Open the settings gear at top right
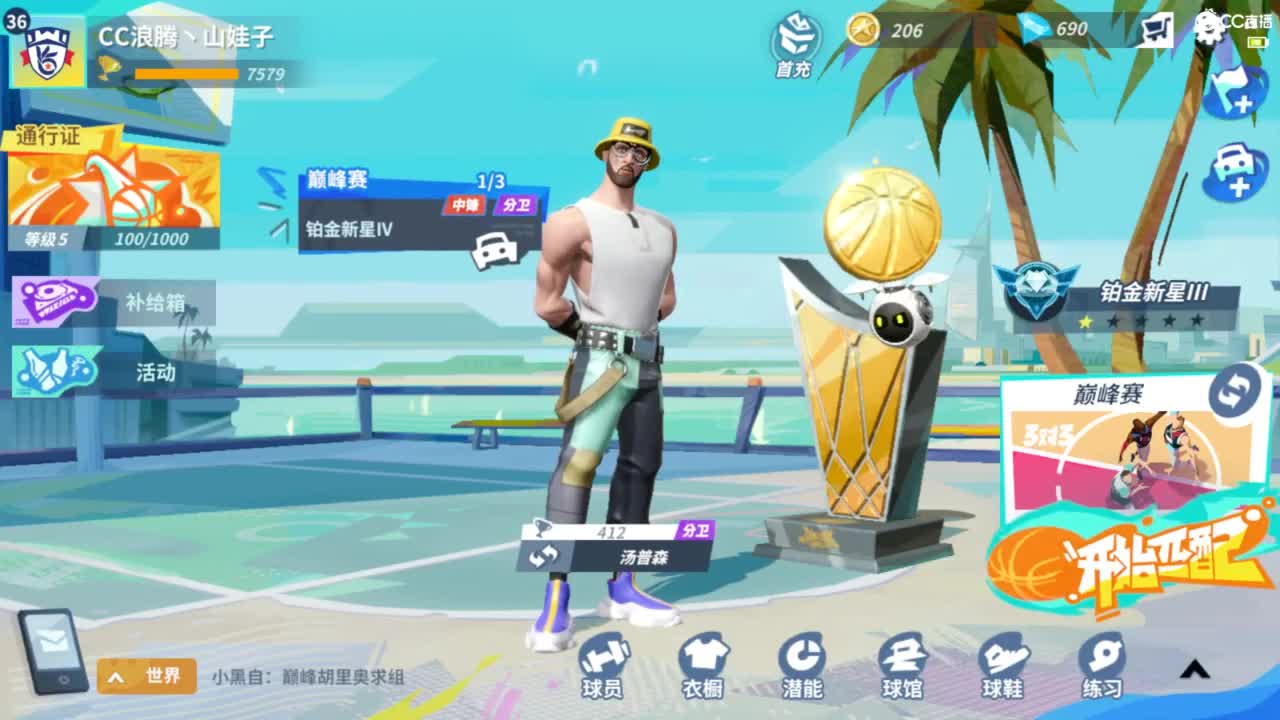 (x=1211, y=30)
